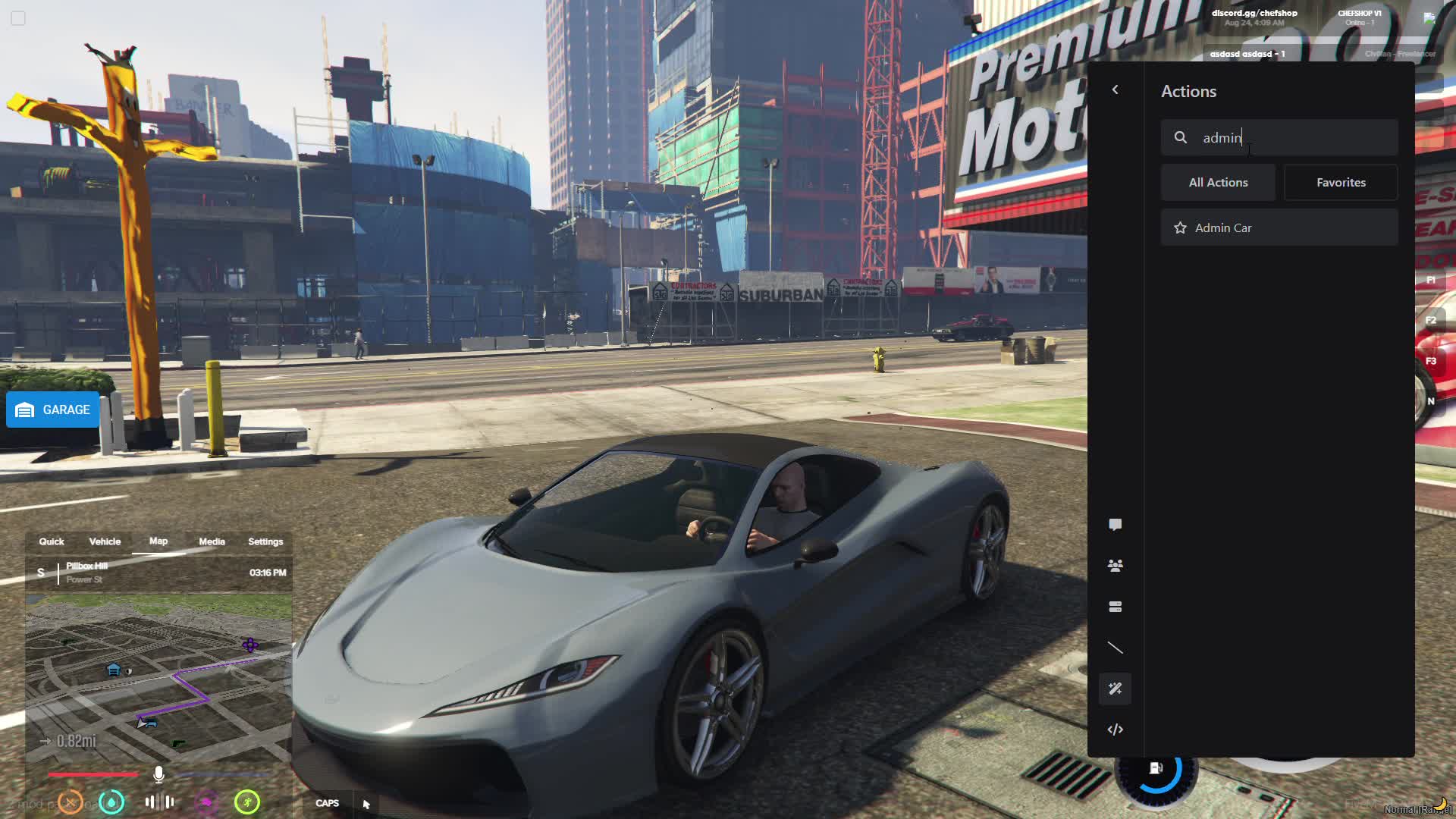Show the Favorites tab
Image resolution: width=1456 pixels, height=819 pixels.
click(x=1340, y=183)
